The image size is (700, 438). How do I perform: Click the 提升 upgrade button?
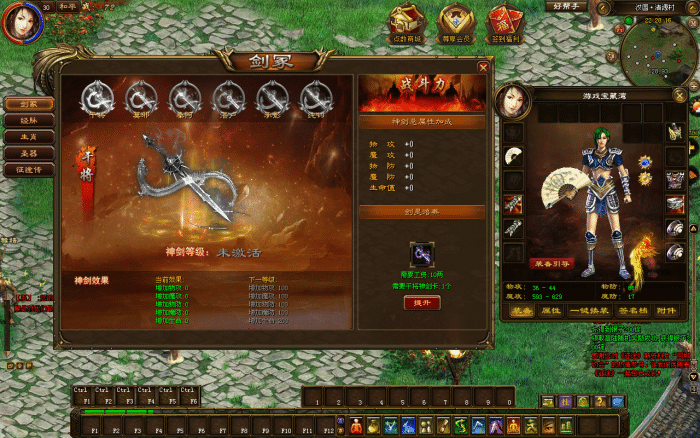421,303
